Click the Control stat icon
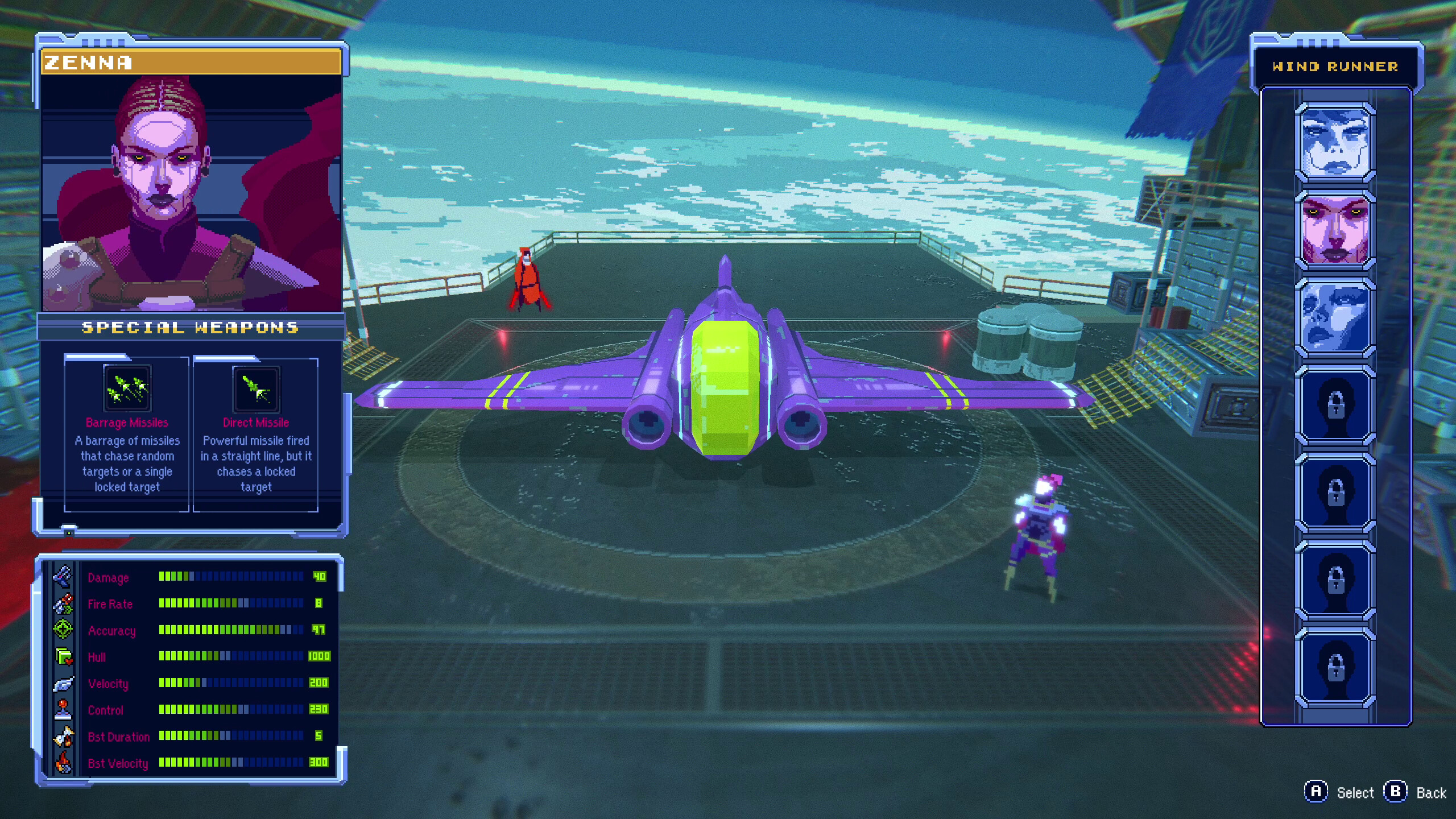 pyautogui.click(x=64, y=710)
